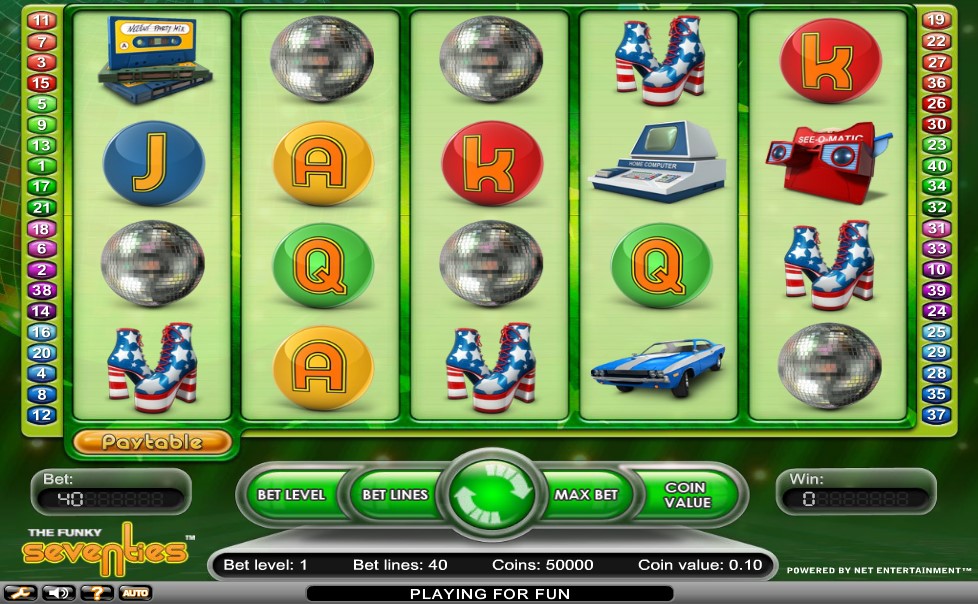Image resolution: width=978 pixels, height=604 pixels.
Task: Open the Paytable
Action: (152, 441)
